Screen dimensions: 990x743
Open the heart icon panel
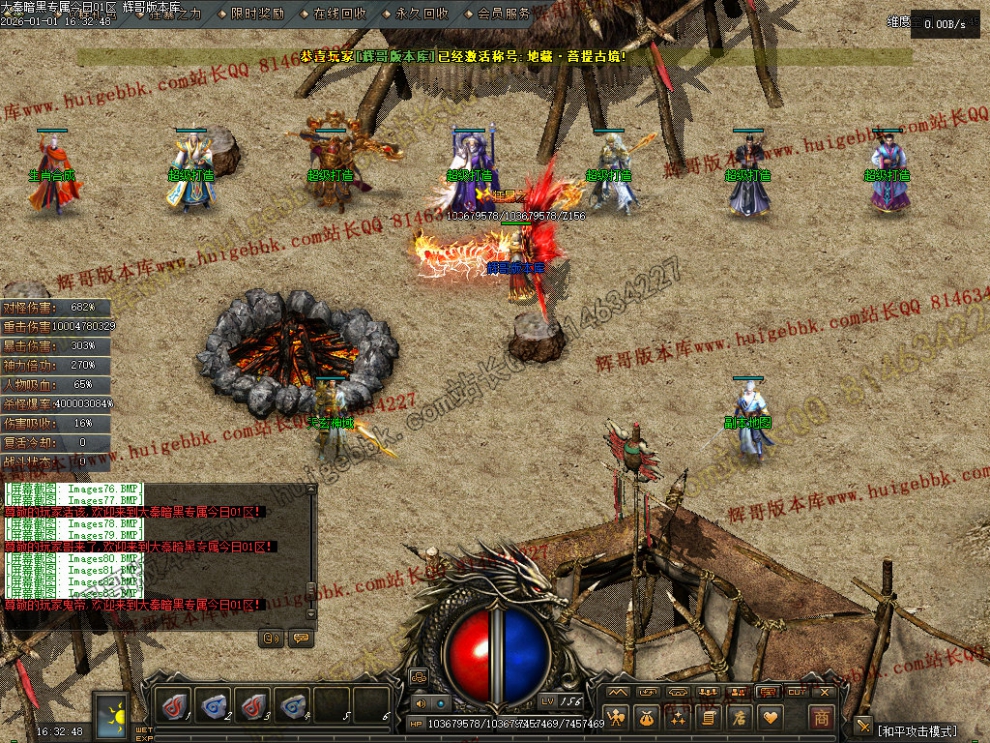pyautogui.click(x=769, y=716)
